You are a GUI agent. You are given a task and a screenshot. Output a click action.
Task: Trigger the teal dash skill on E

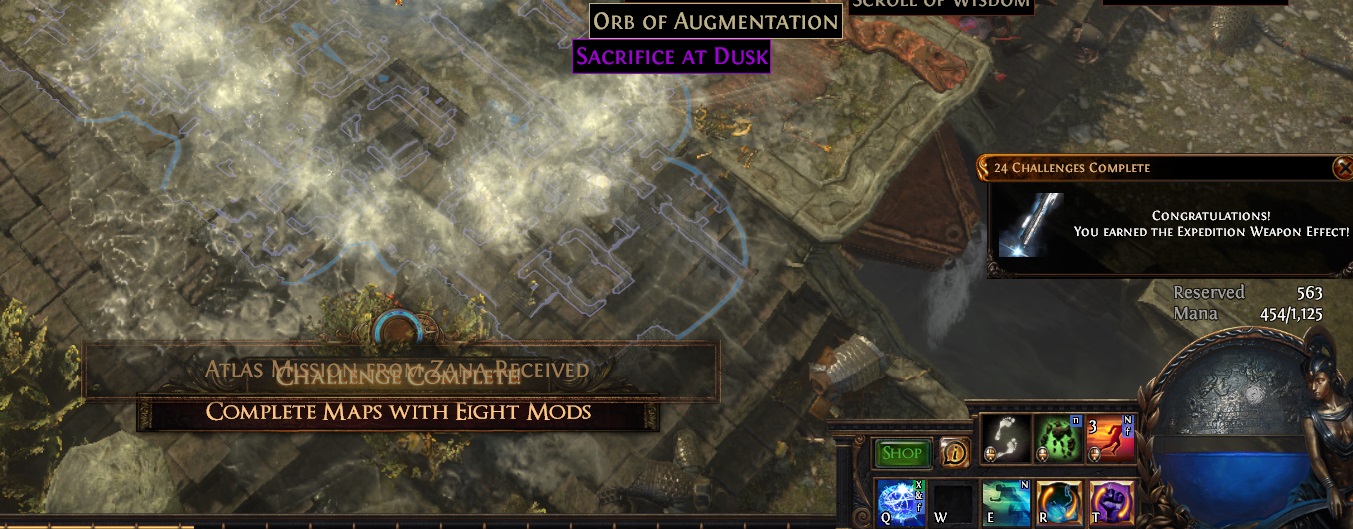1004,501
